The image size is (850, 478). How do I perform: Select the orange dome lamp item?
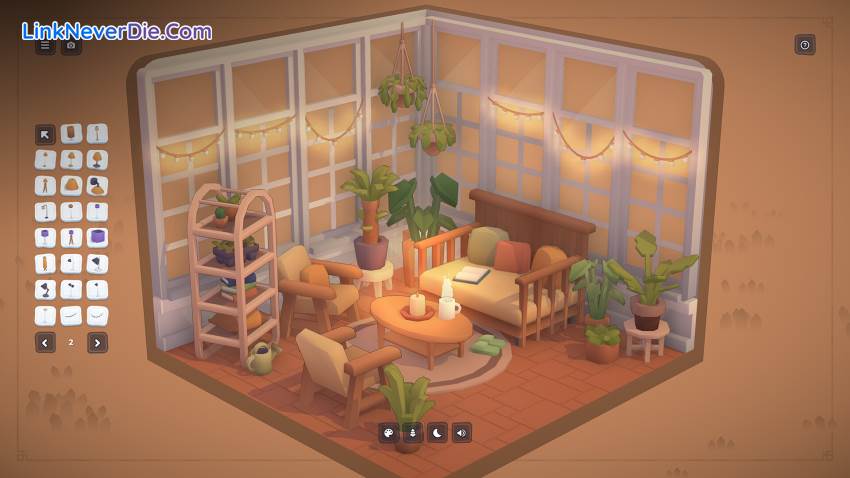[x=71, y=186]
